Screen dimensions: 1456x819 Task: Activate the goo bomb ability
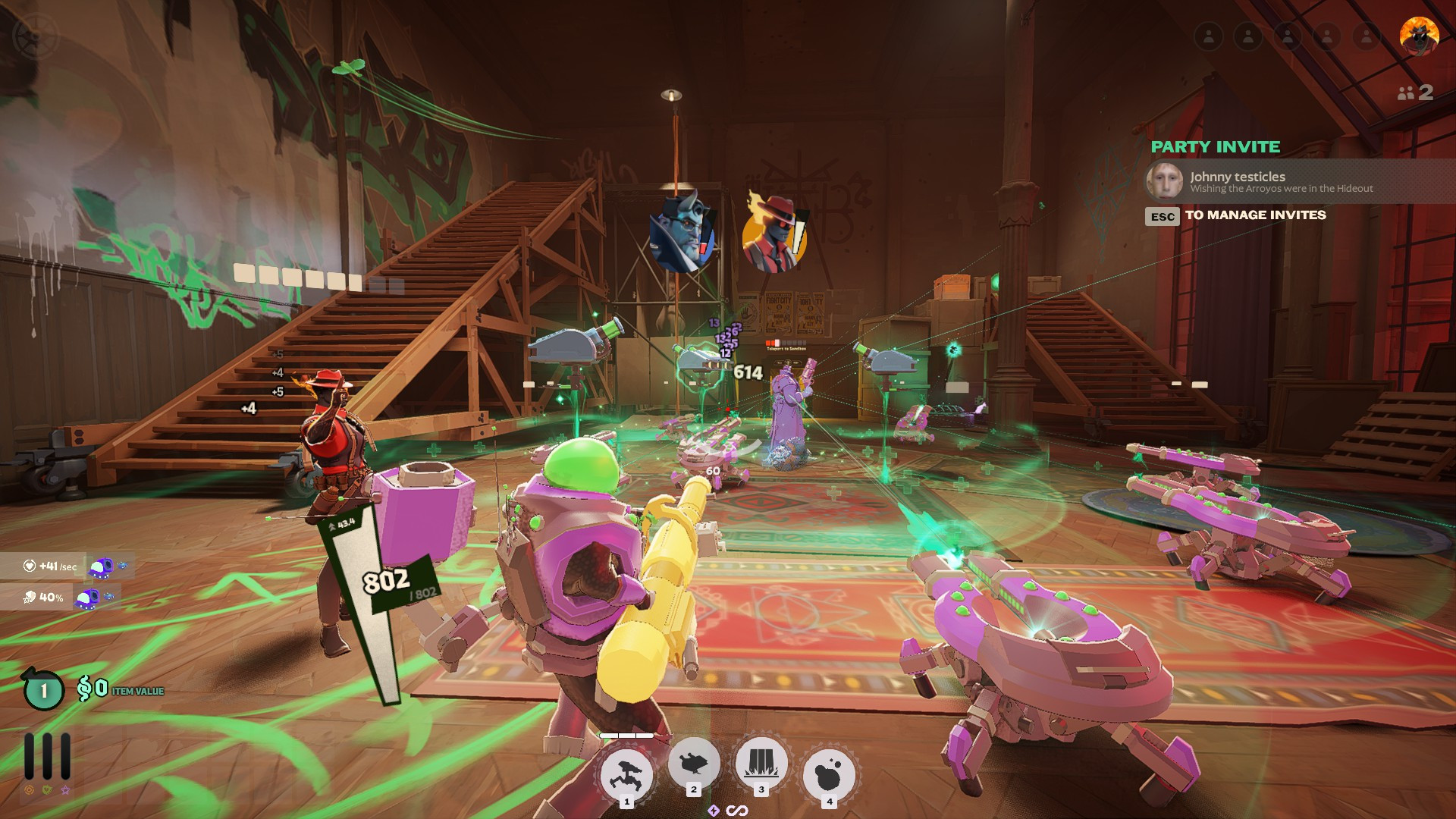pos(829,775)
